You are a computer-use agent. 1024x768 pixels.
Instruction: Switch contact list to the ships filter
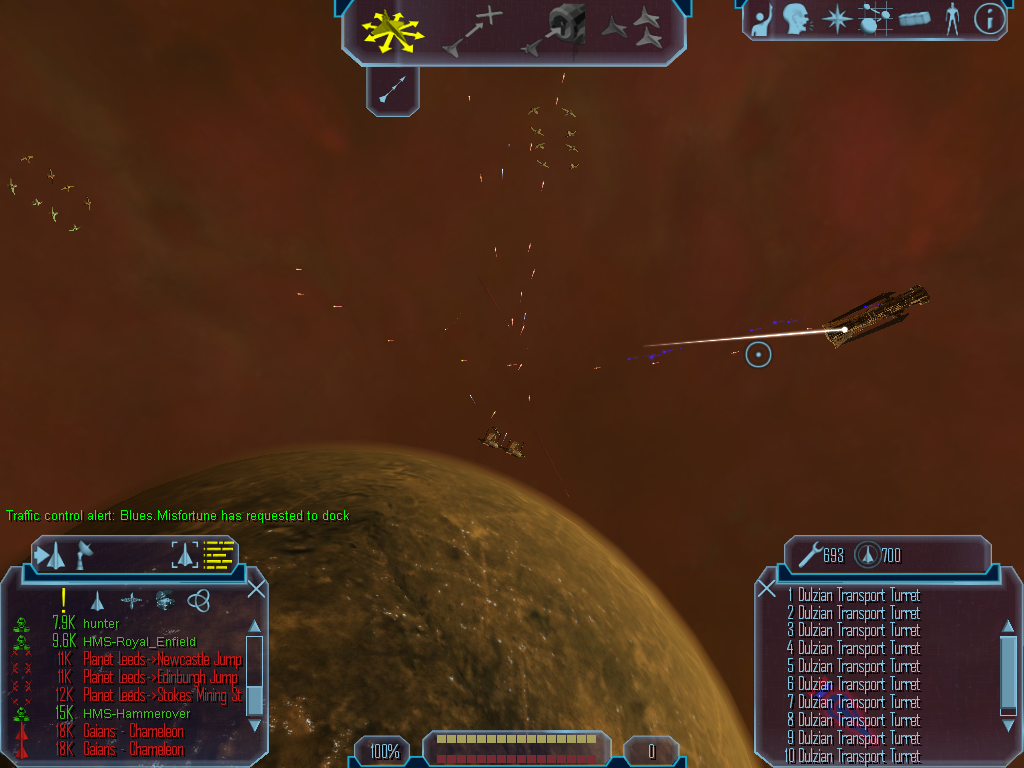(x=97, y=600)
